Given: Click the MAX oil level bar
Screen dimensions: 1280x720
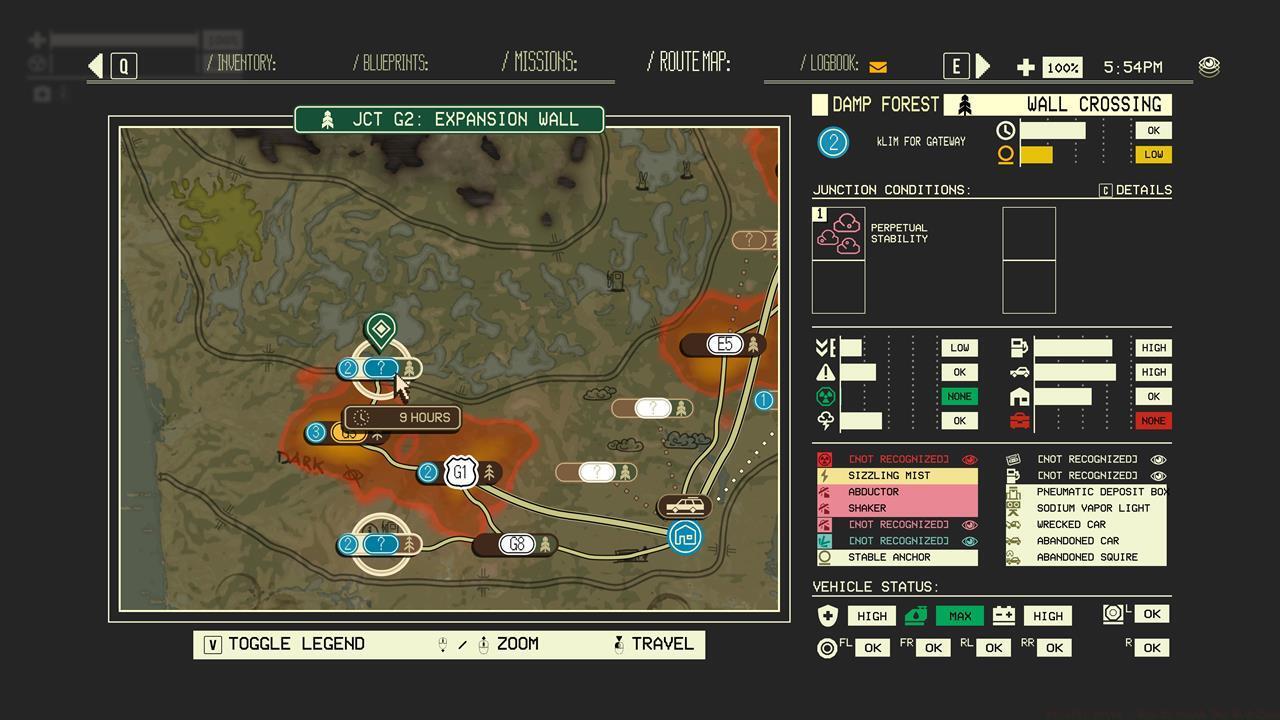Looking at the screenshot, I should (x=960, y=616).
